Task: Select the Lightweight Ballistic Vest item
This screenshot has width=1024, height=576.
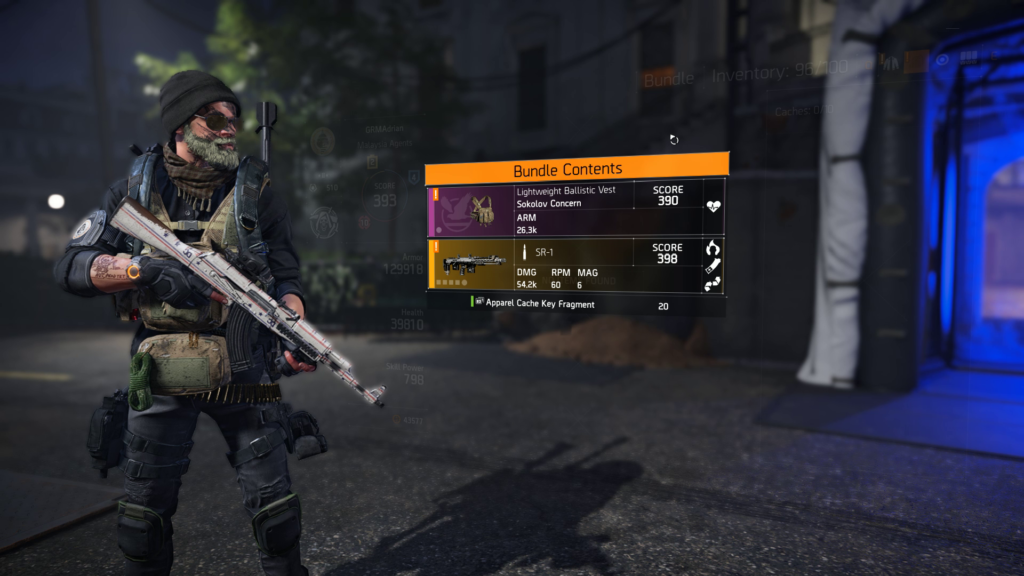Action: tap(576, 210)
